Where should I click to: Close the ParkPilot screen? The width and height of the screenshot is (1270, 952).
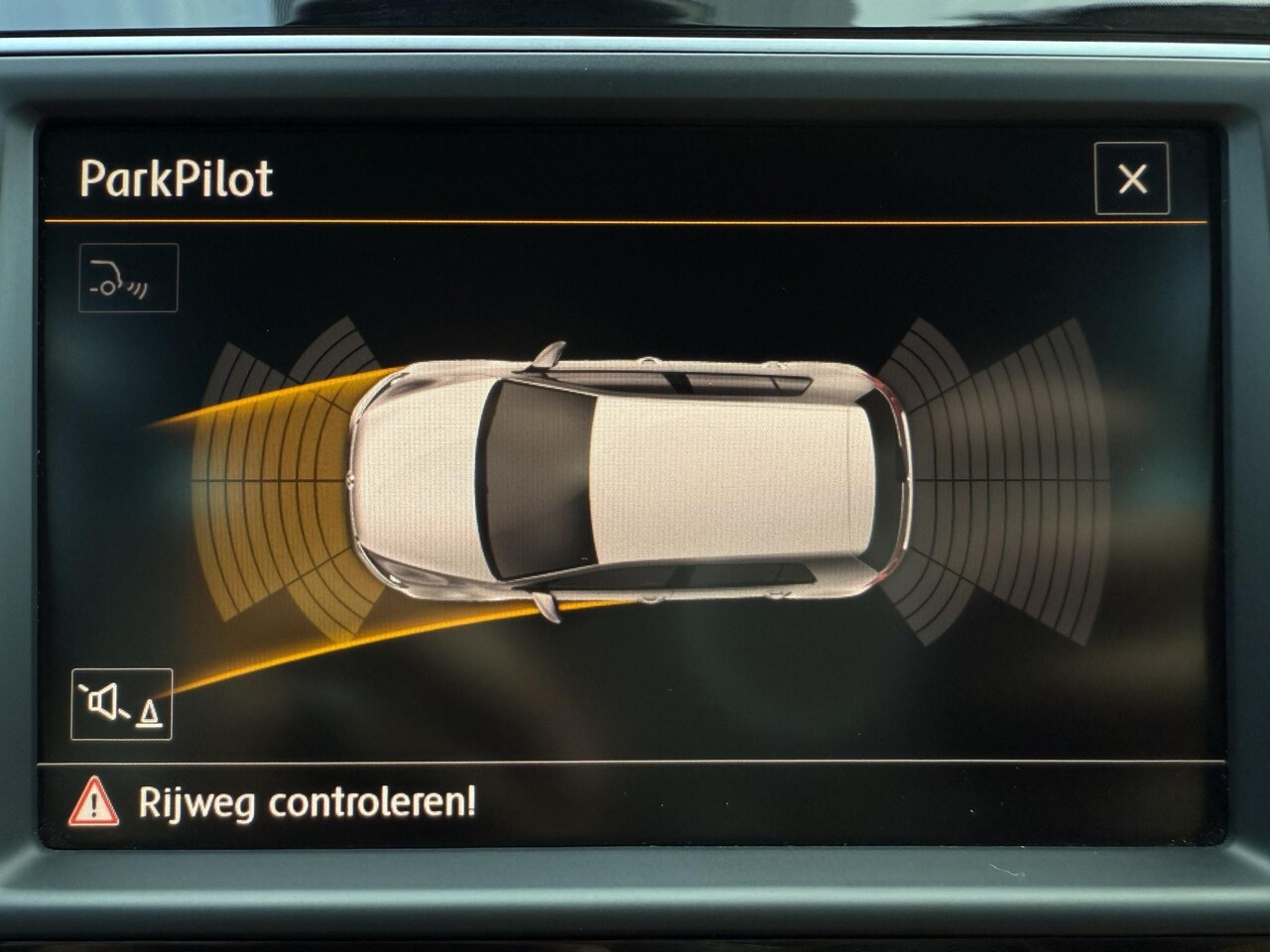point(1131,178)
